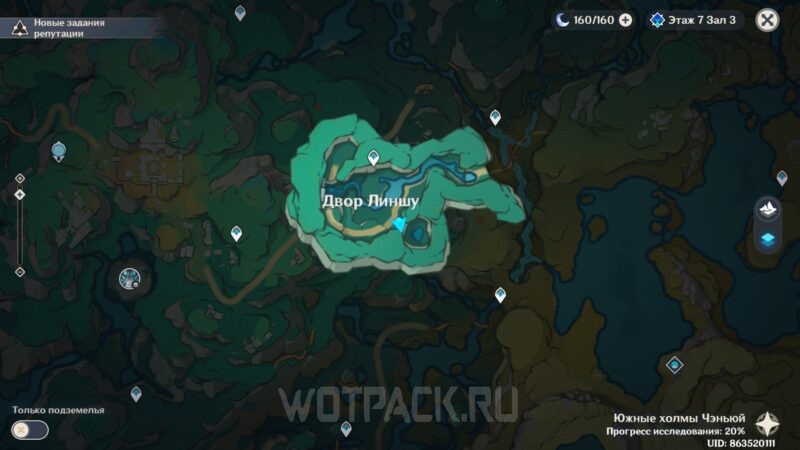
Task: Click the zoom slider's bottom zoom-out diamond
Action: point(20,271)
